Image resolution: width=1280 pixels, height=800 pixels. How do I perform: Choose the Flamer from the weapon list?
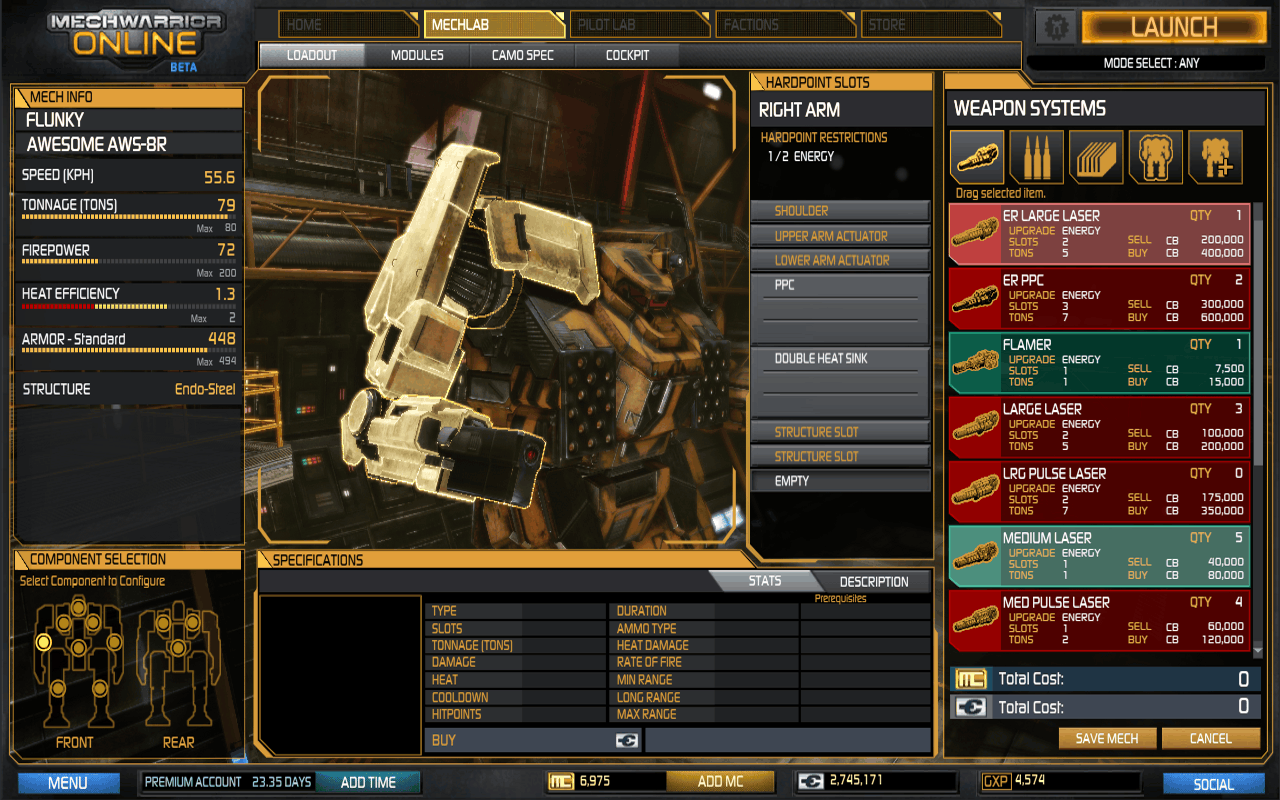(1098, 363)
